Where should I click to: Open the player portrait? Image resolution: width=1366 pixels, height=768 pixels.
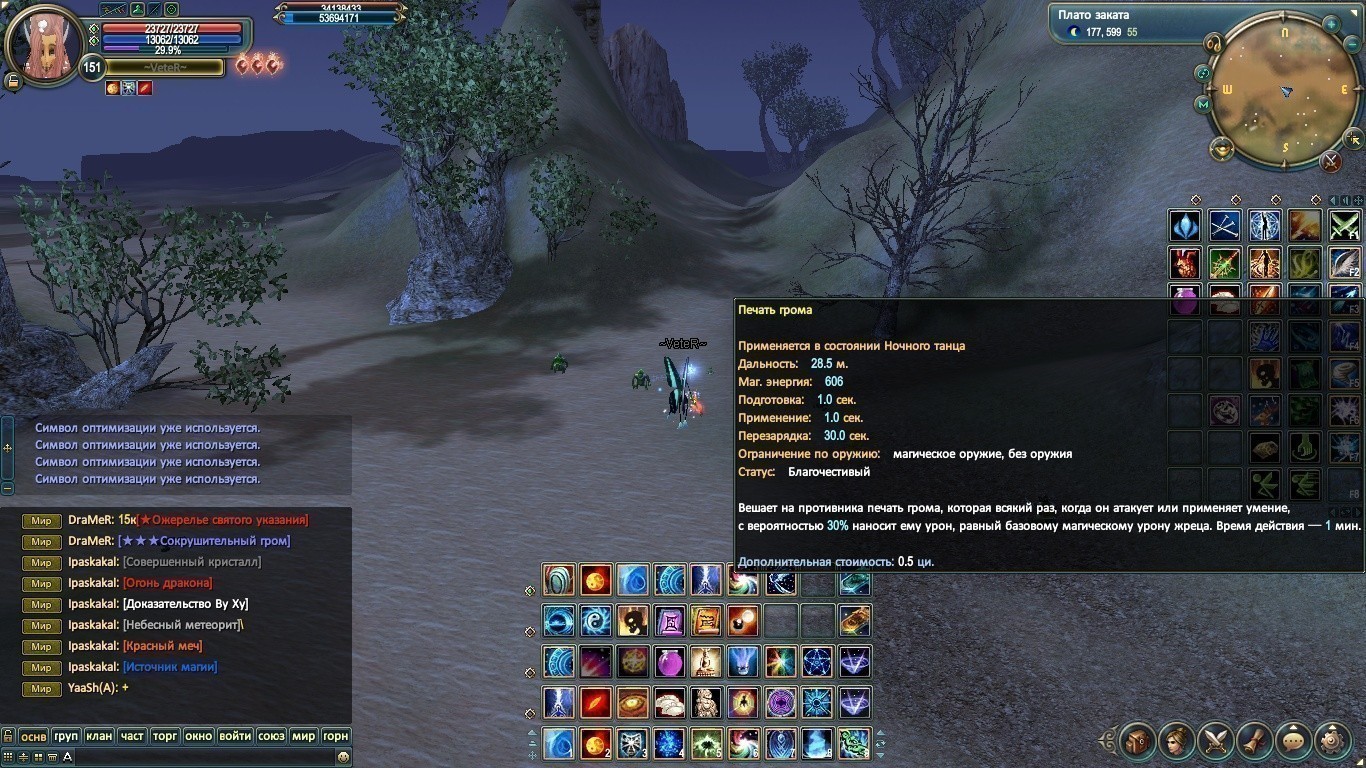click(x=44, y=45)
